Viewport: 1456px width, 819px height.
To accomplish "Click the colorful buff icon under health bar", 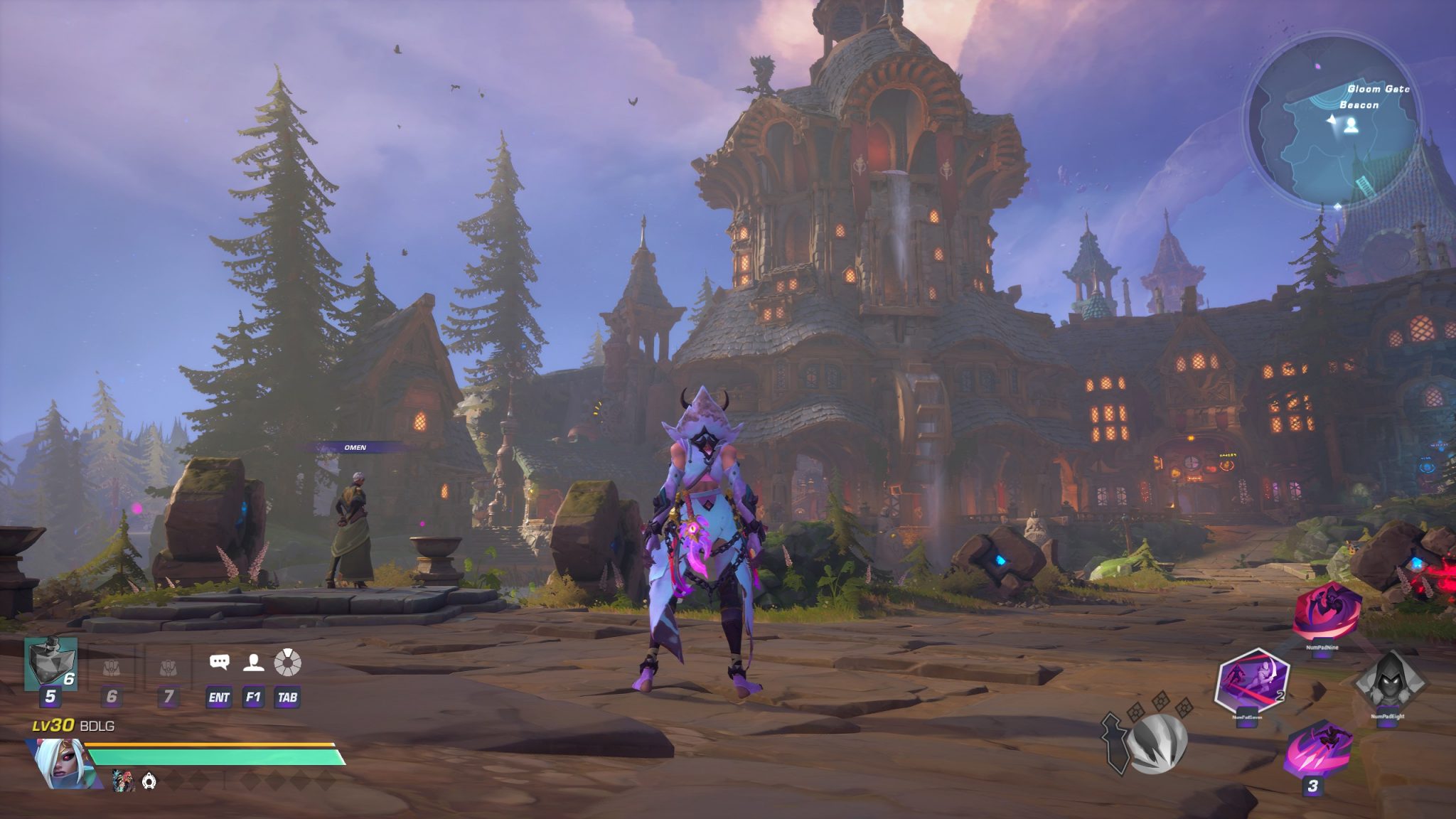I will tap(122, 781).
